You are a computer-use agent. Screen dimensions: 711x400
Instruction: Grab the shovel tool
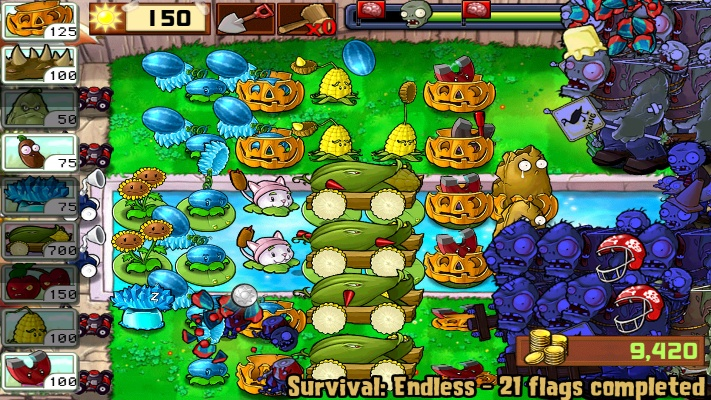pos(244,17)
